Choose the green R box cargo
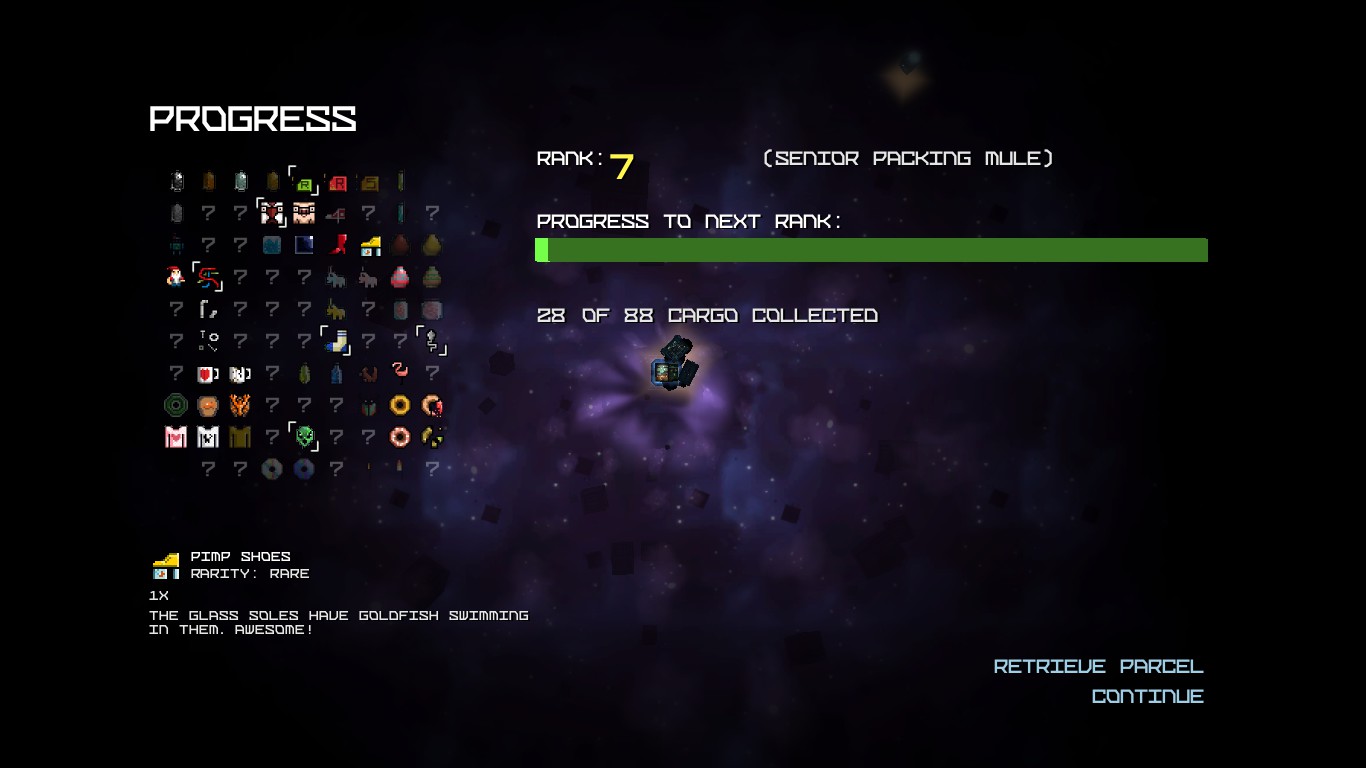The height and width of the screenshot is (768, 1366). coord(304,182)
